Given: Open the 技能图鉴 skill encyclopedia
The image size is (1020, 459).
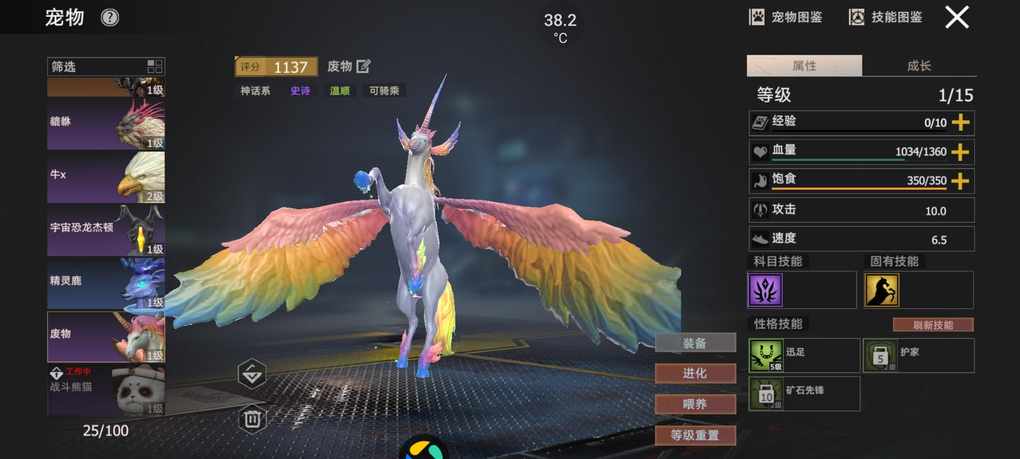Looking at the screenshot, I should [885, 17].
